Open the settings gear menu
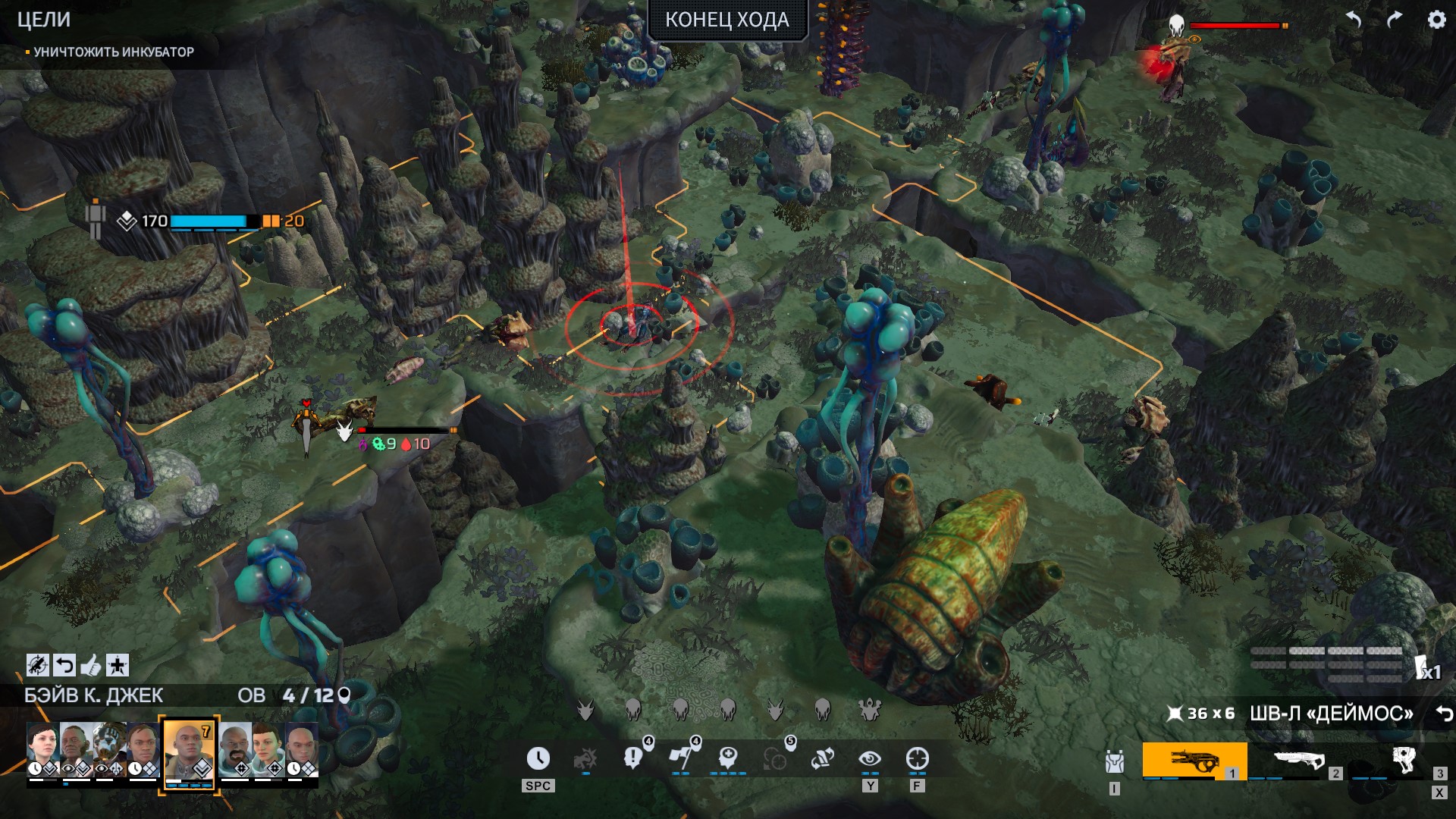The image size is (1456, 819). 1436,20
